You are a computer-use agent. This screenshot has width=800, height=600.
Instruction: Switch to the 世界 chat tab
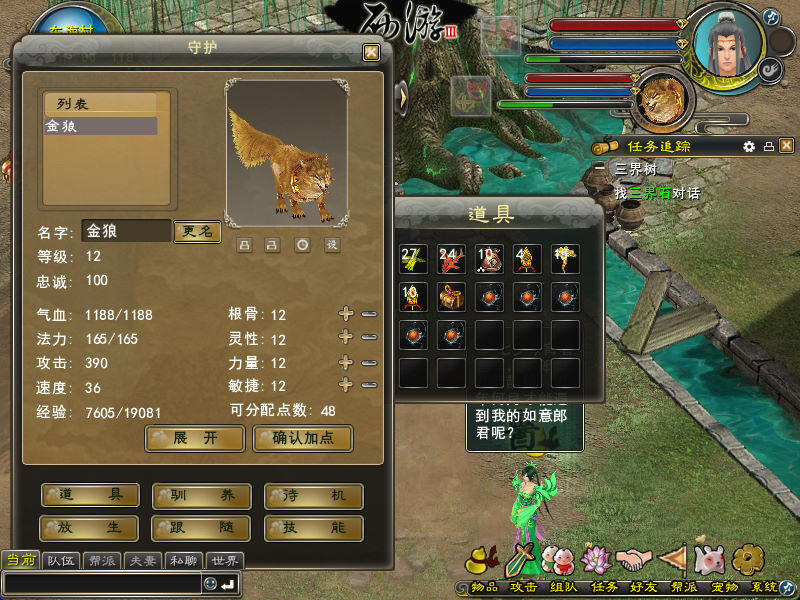pyautogui.click(x=225, y=560)
